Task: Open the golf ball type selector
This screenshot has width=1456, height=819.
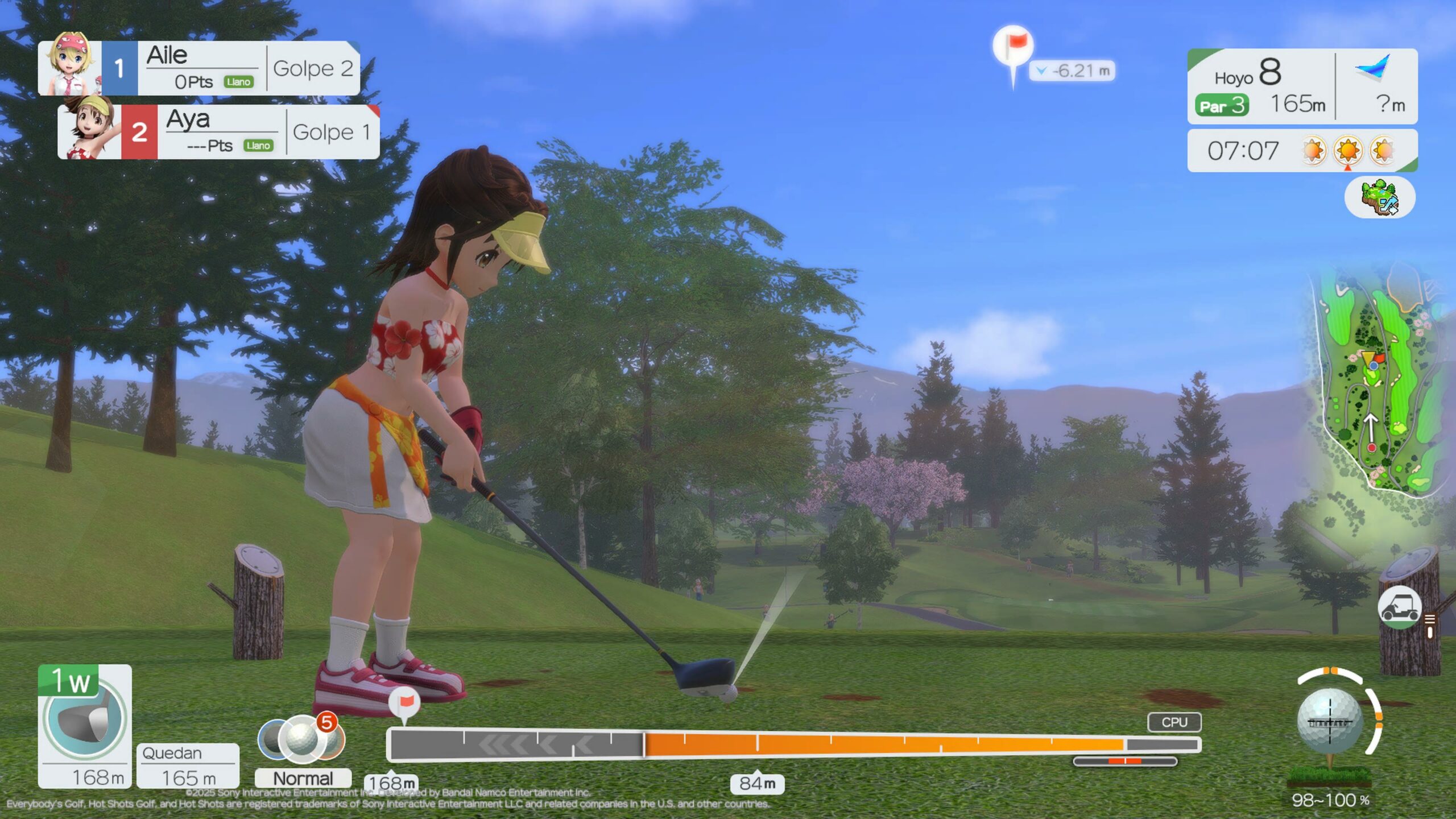Action: pos(301,739)
